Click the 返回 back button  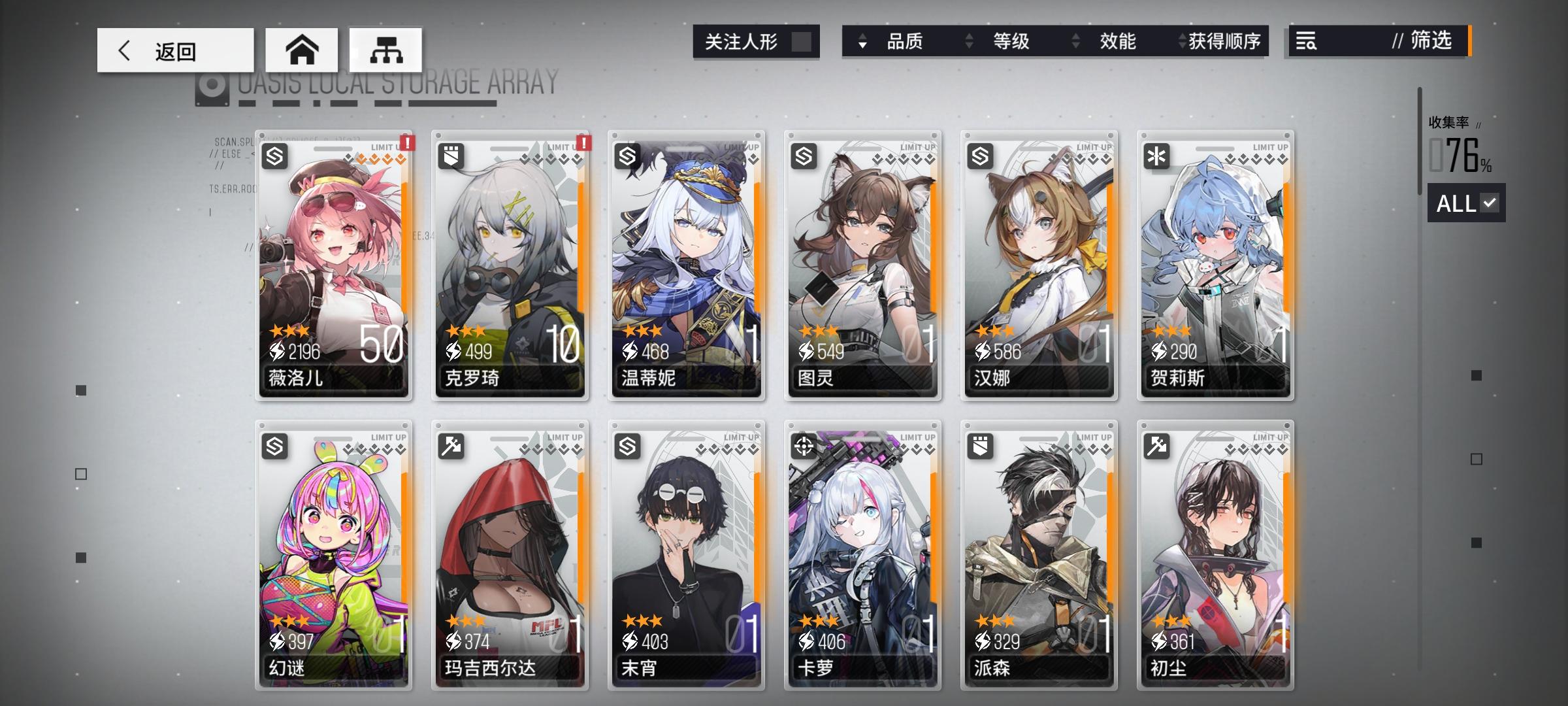pyautogui.click(x=176, y=49)
